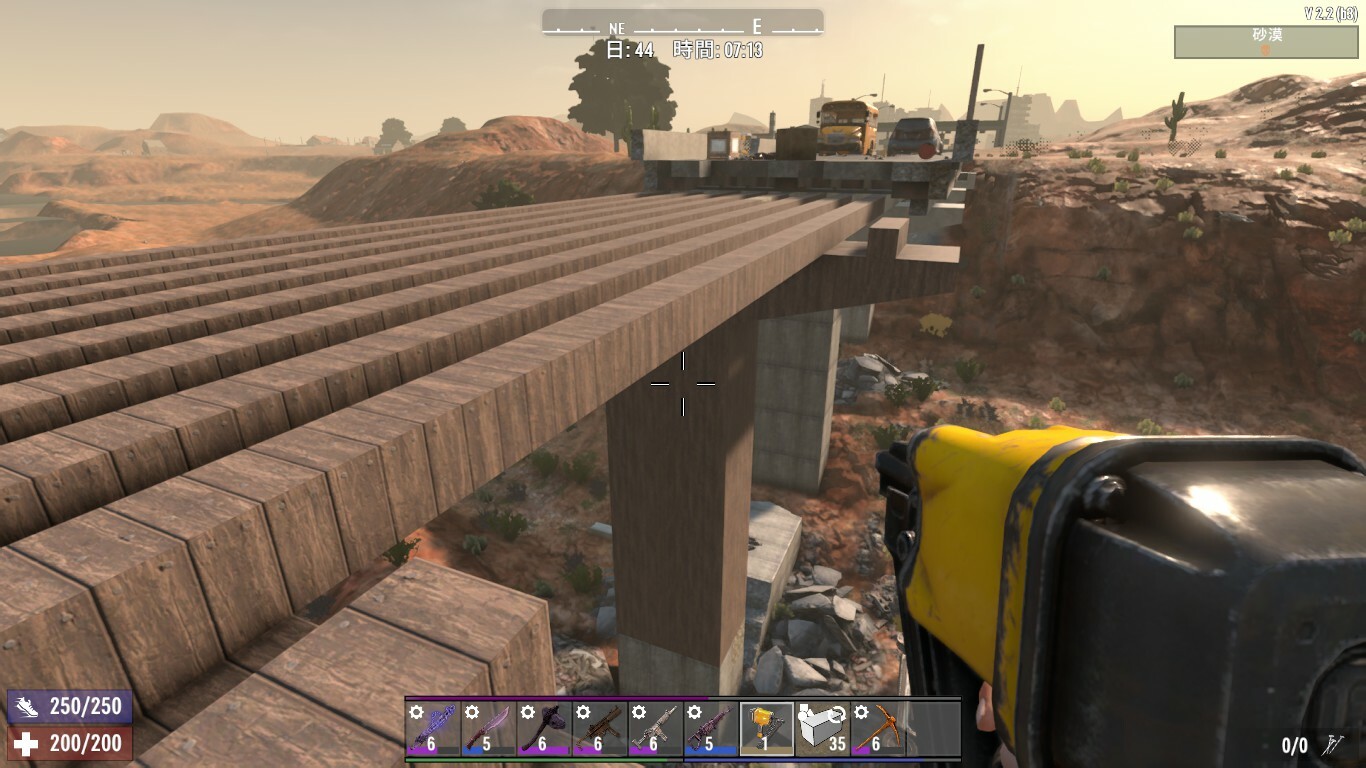1366x768 pixels.
Task: Select the white assault rifle slot
Action: point(655,728)
